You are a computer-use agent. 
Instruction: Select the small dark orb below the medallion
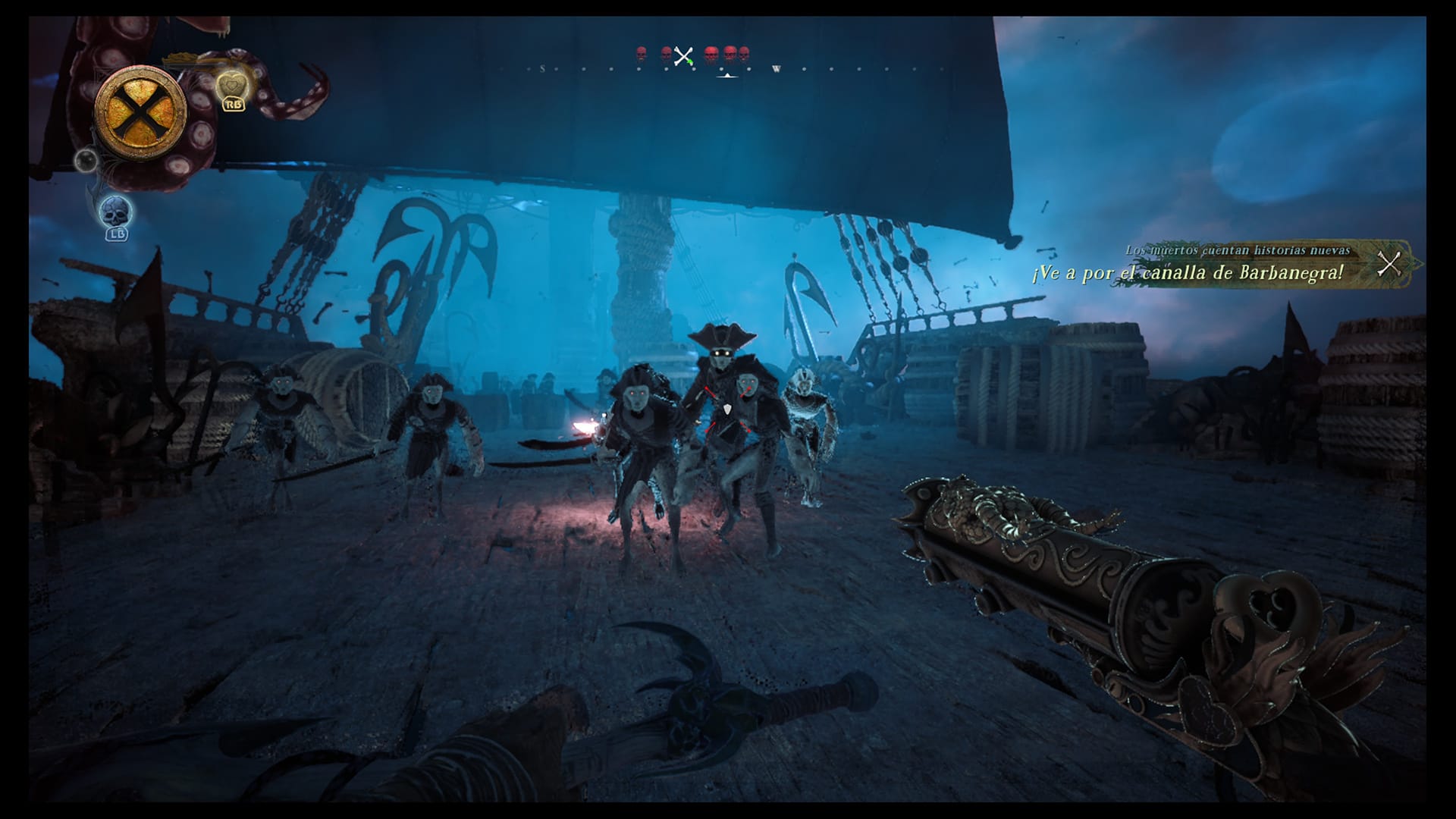[x=85, y=161]
